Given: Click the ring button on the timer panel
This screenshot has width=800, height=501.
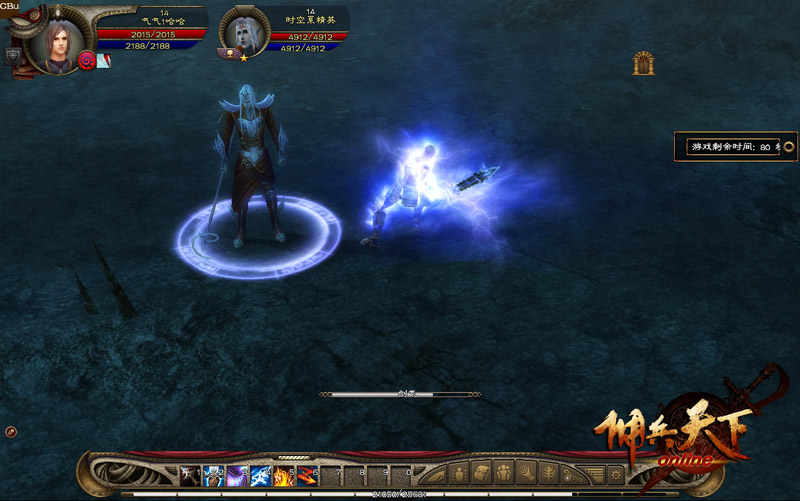Looking at the screenshot, I should pyautogui.click(x=788, y=146).
